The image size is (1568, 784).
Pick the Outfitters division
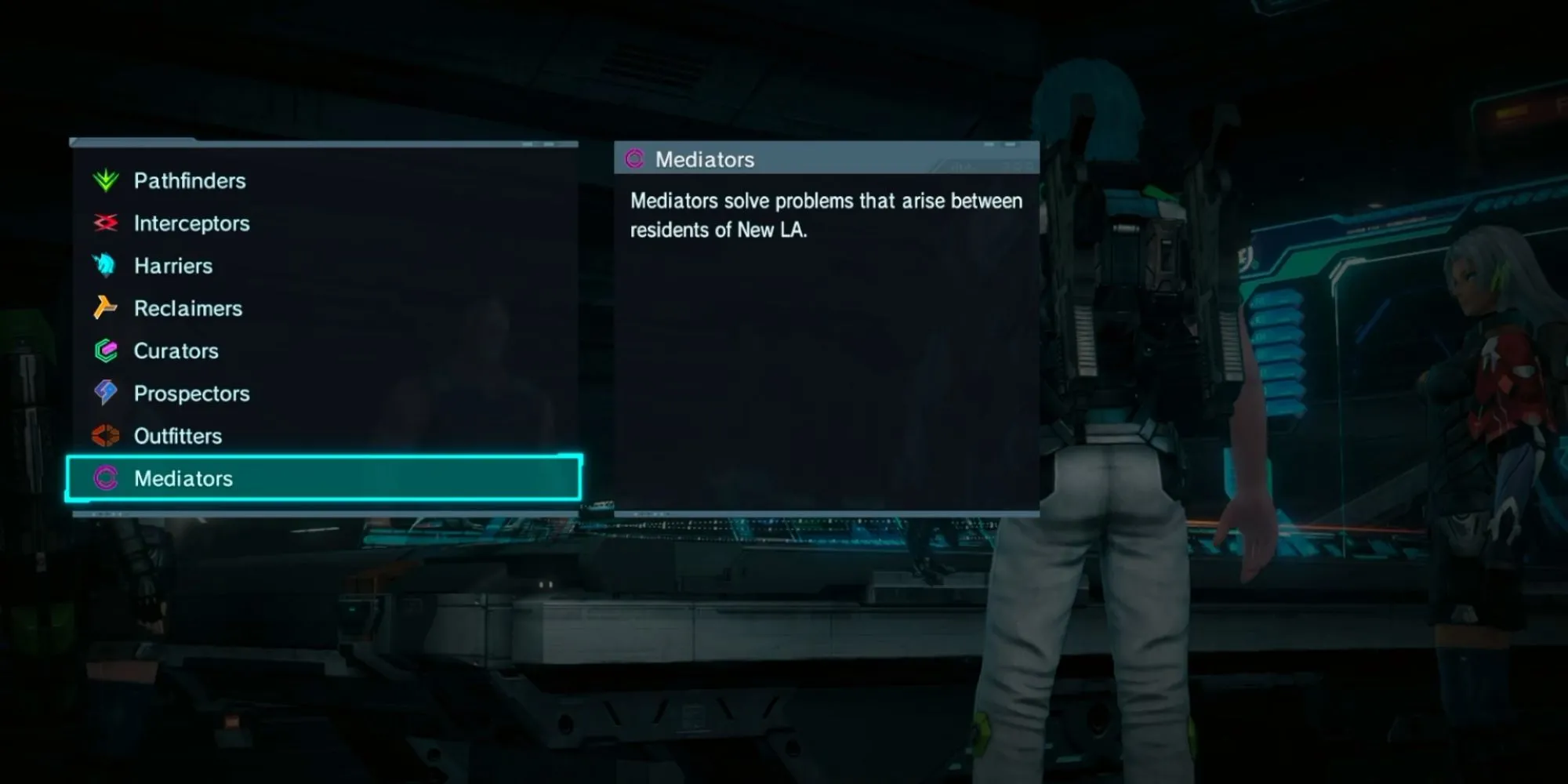(178, 436)
